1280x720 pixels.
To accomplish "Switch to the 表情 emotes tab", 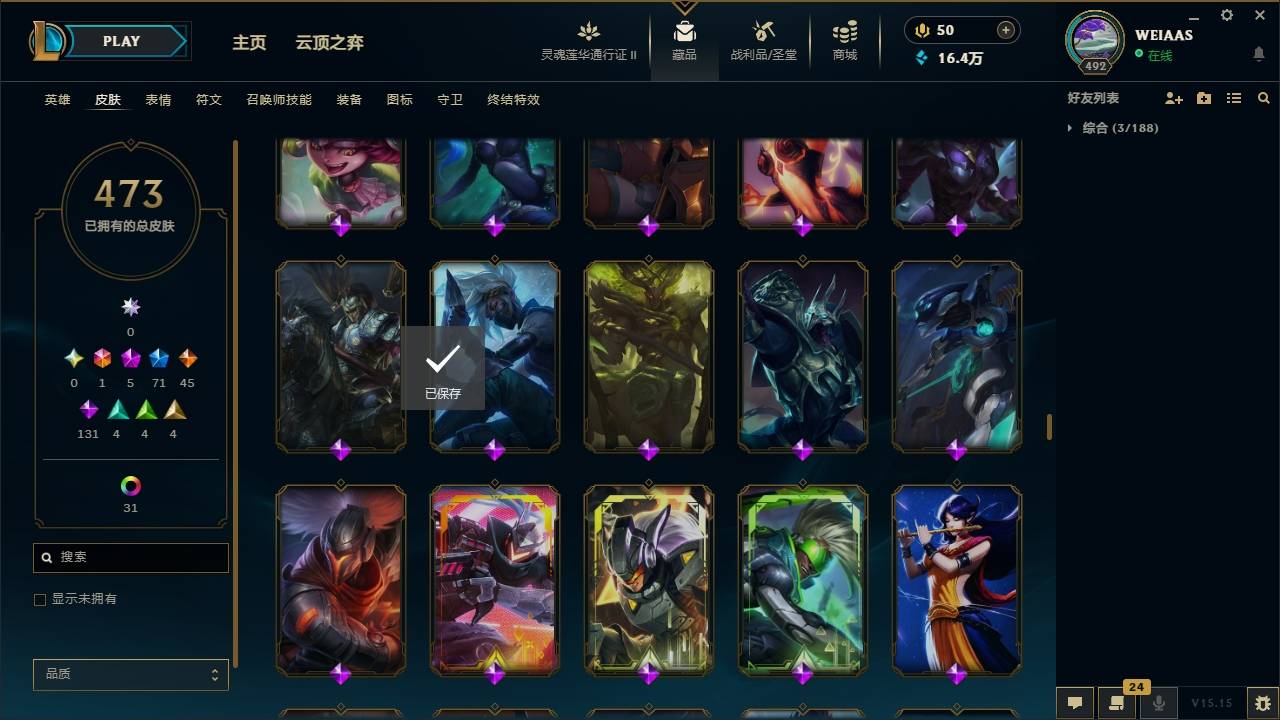I will (157, 100).
